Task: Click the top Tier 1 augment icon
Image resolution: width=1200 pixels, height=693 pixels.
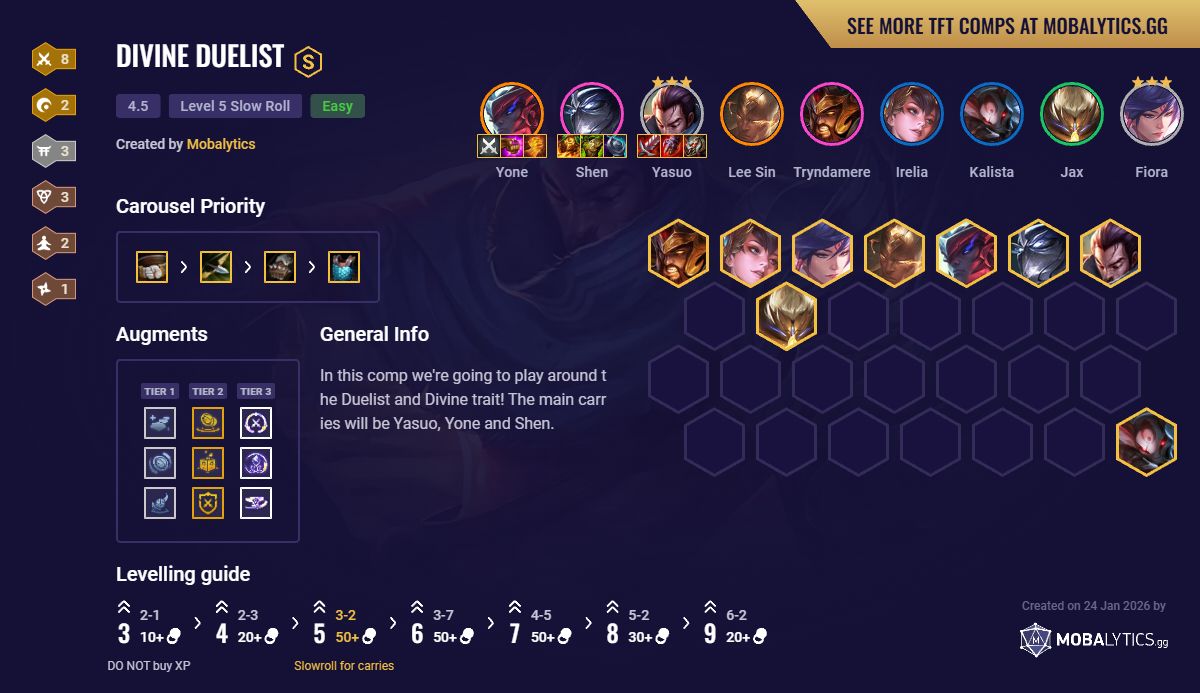Action: 160,423
